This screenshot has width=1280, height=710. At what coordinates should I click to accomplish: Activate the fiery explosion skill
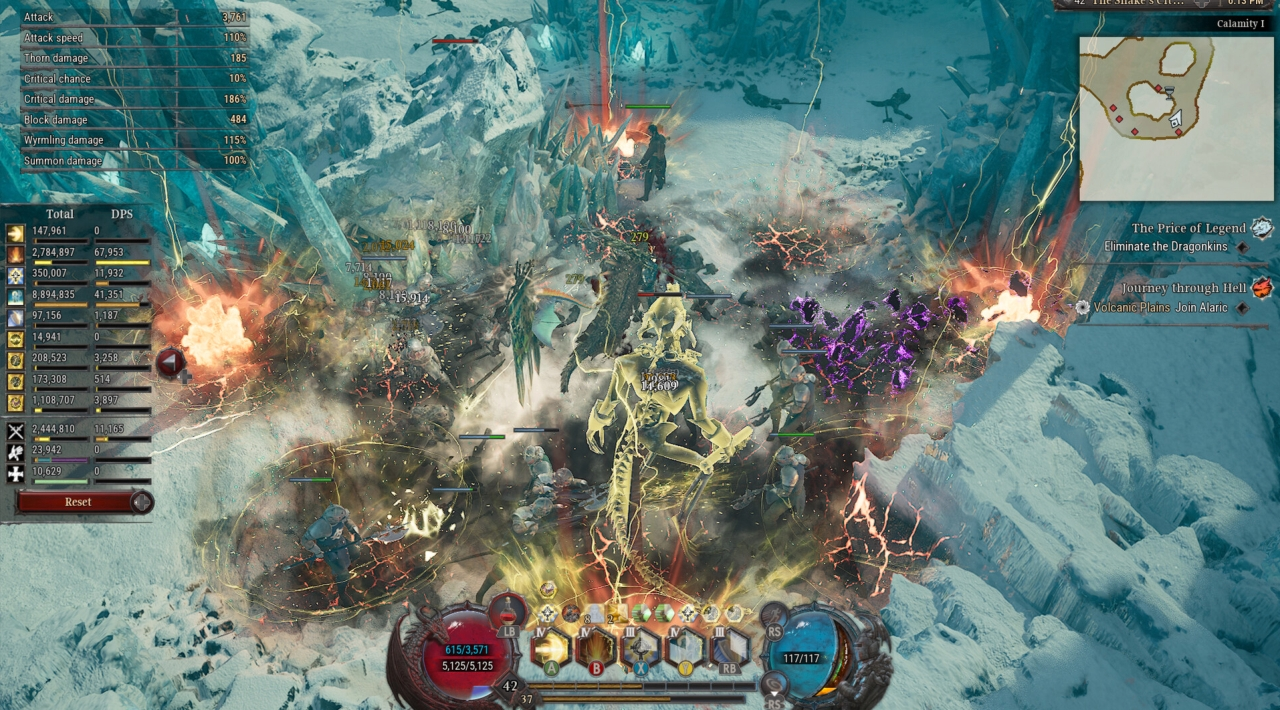point(597,648)
